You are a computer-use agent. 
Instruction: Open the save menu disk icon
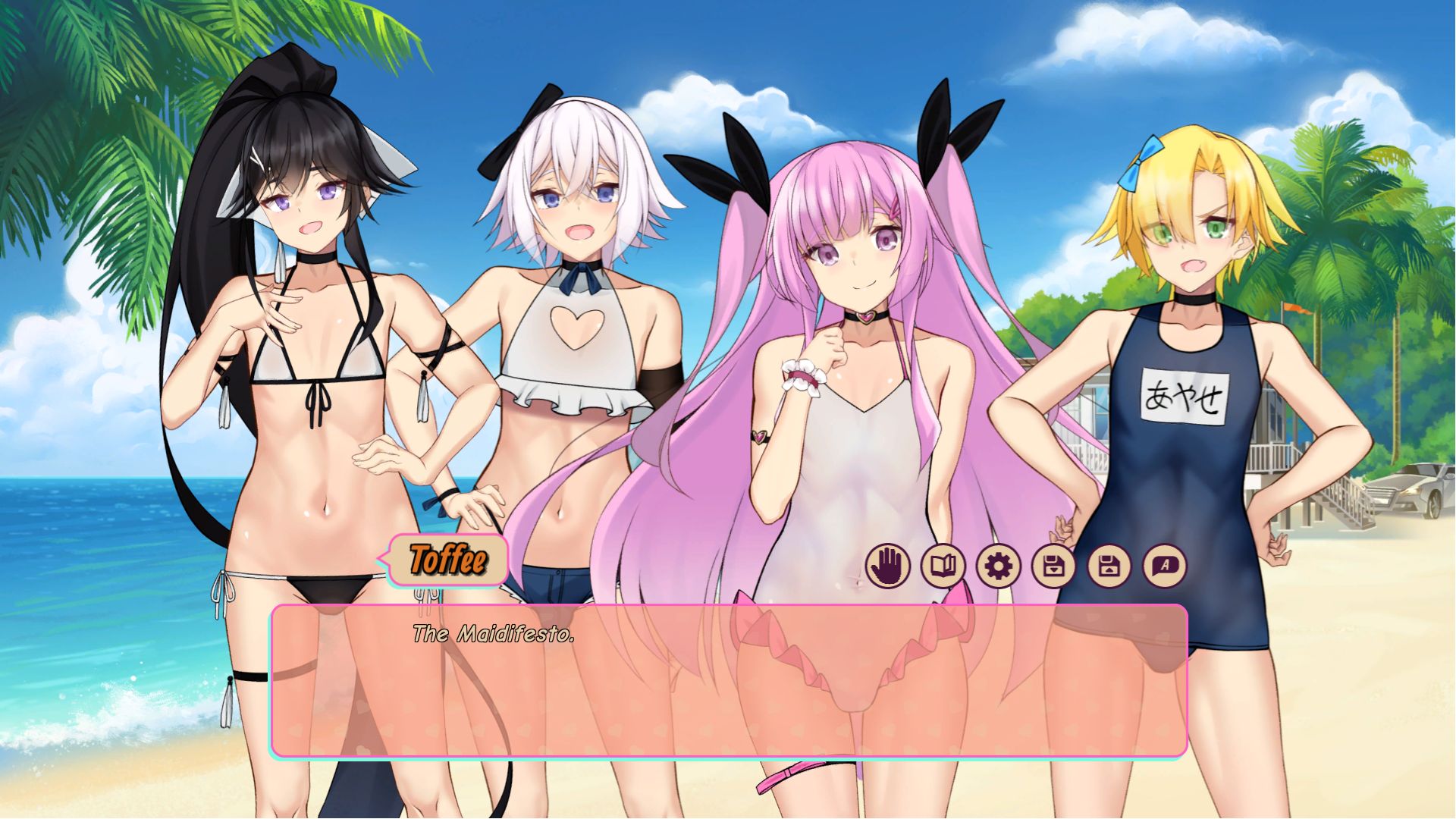point(1051,565)
